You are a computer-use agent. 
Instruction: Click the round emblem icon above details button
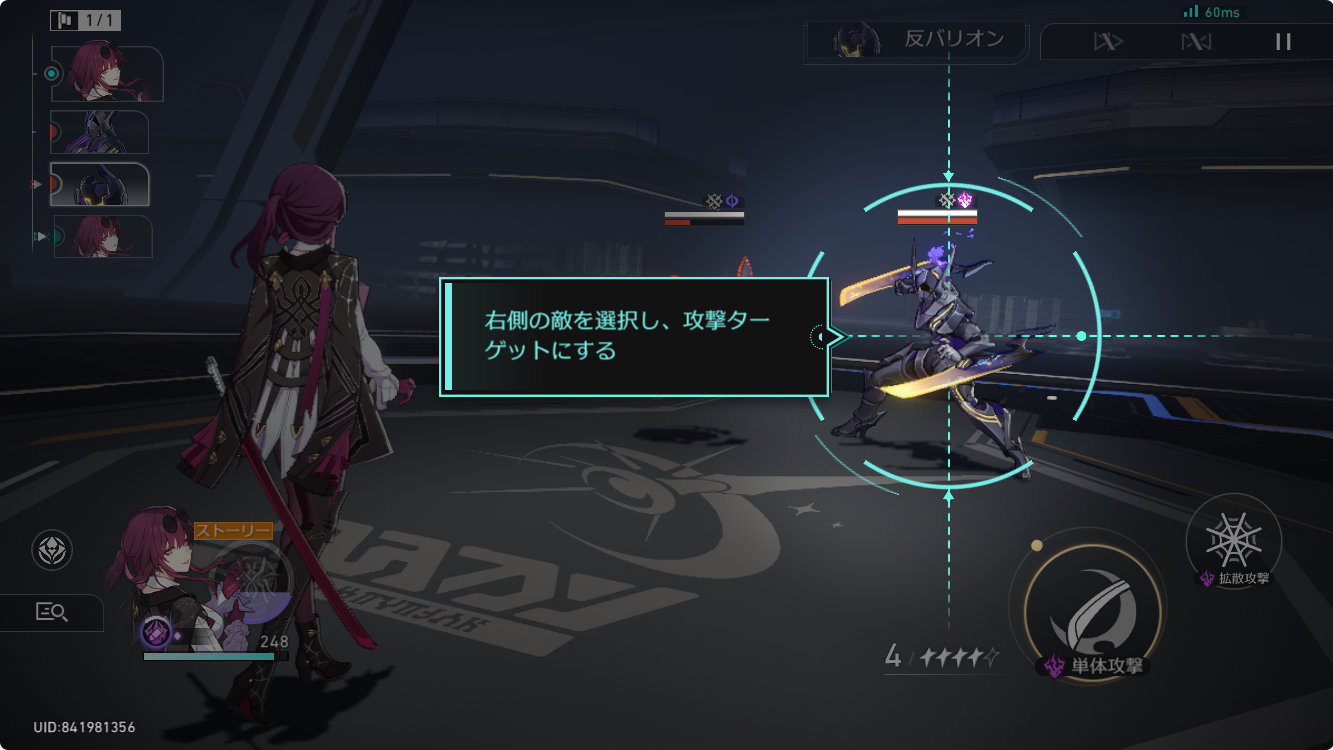point(52,551)
